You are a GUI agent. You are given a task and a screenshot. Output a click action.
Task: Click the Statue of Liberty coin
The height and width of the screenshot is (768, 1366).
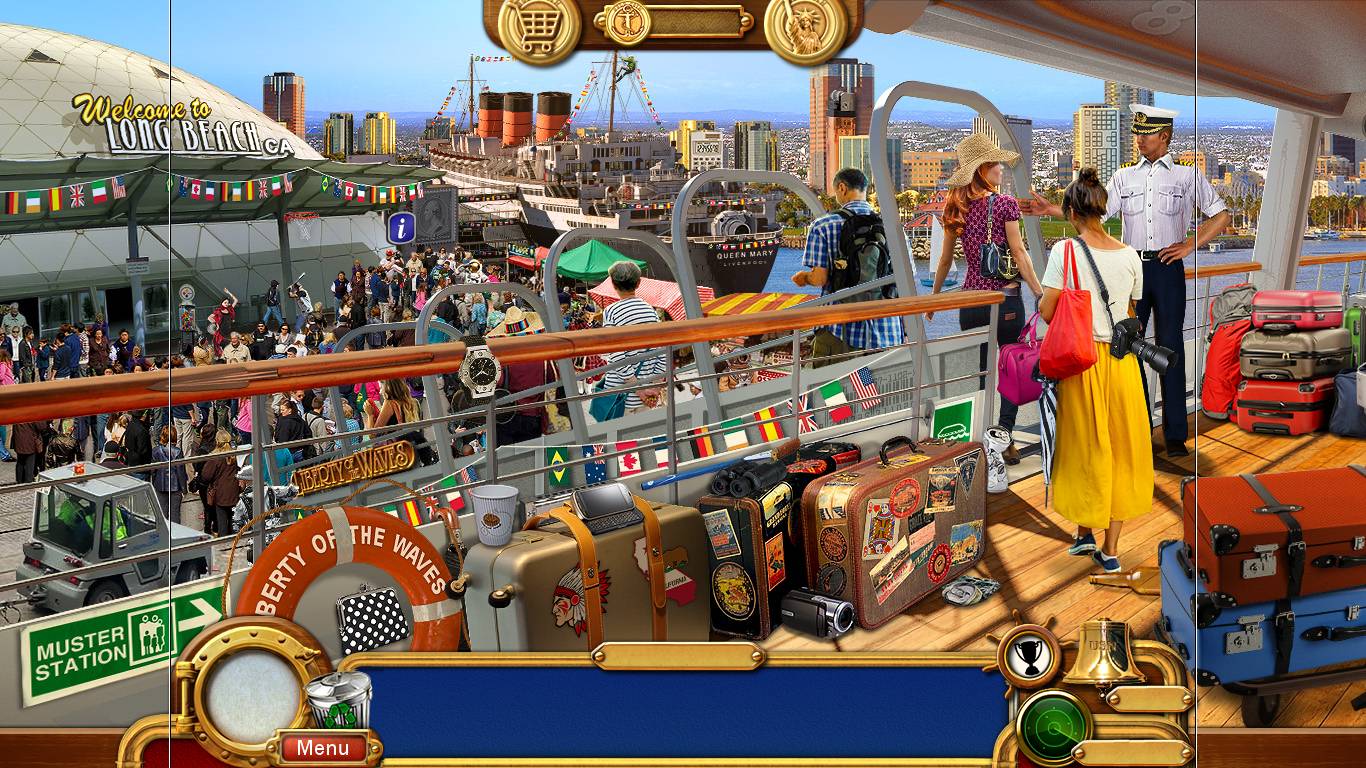(x=805, y=27)
